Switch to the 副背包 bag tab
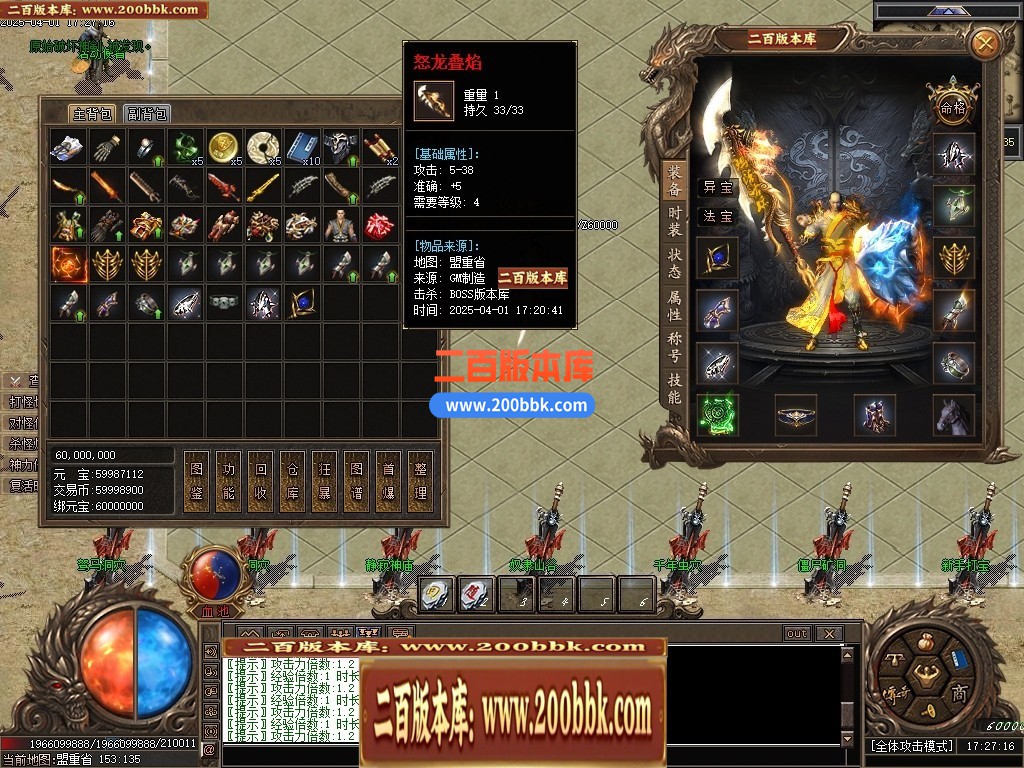 (148, 113)
